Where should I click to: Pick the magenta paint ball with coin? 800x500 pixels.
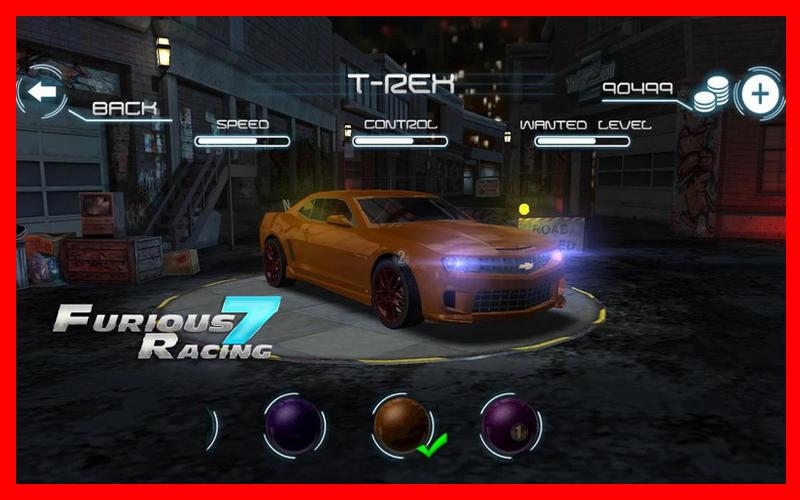click(510, 425)
